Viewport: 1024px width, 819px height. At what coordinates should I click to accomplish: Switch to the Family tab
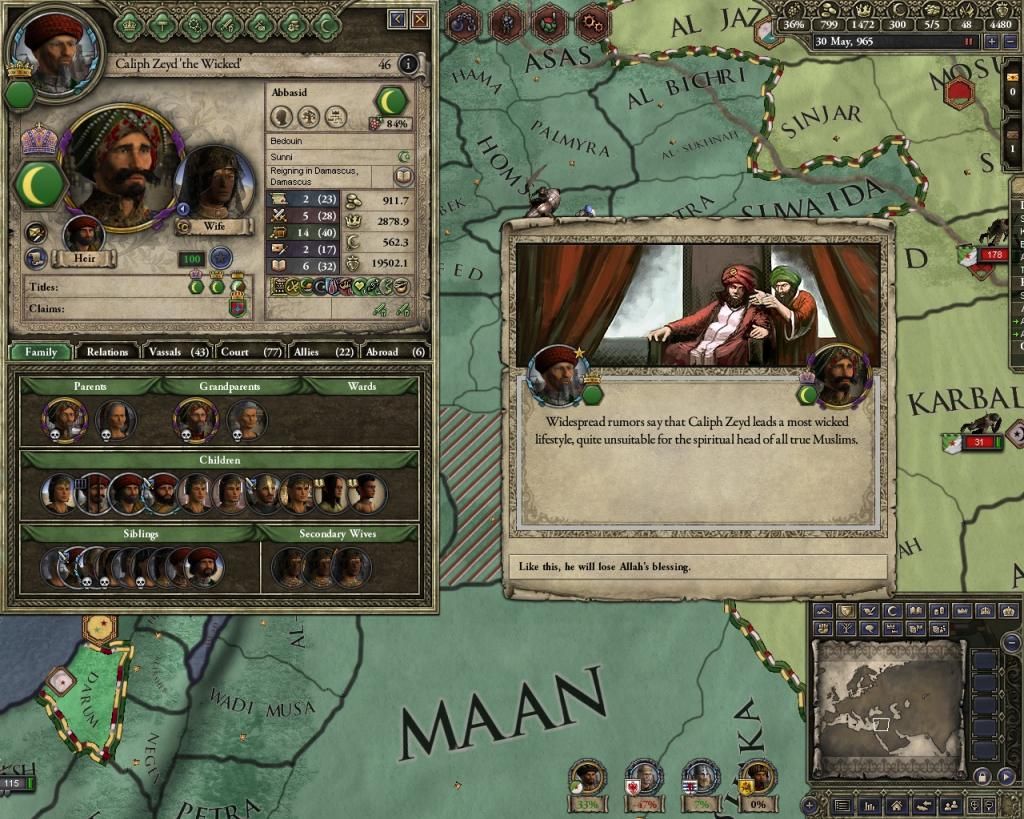[41, 352]
